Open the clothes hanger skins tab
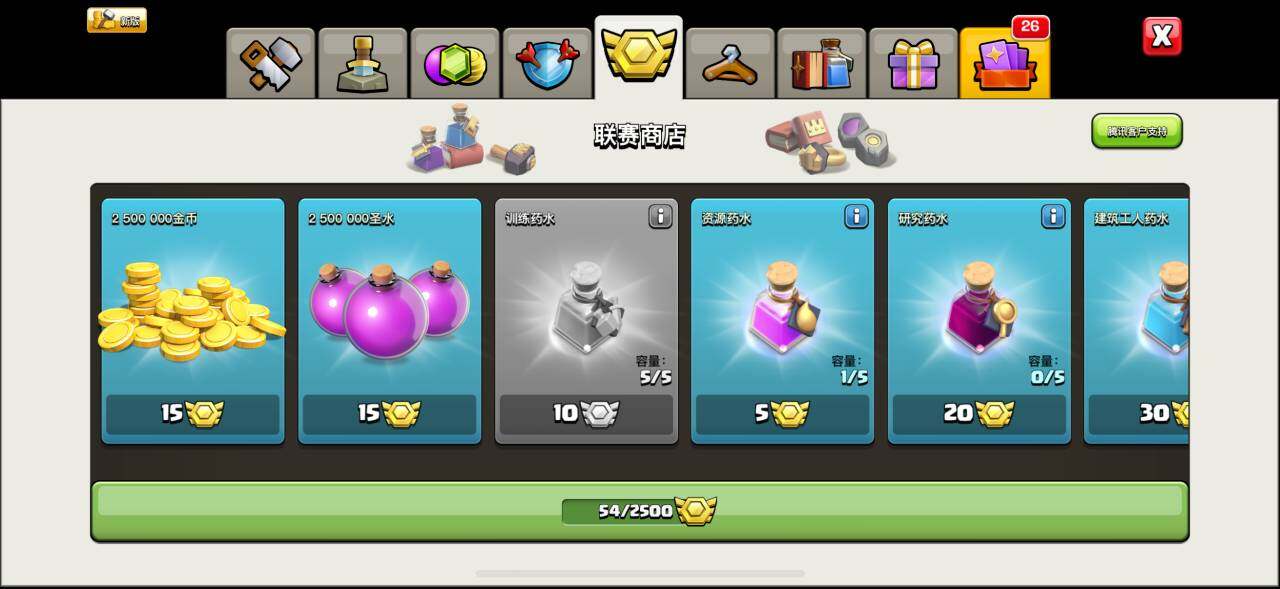The height and width of the screenshot is (589, 1280). point(730,63)
